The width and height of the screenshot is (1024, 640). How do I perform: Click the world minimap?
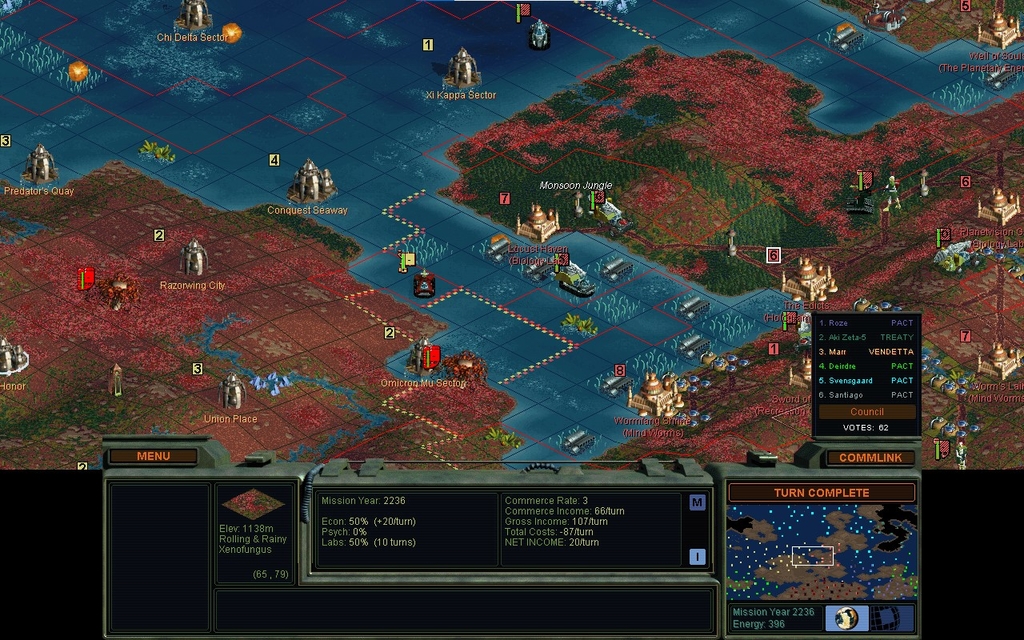point(821,552)
